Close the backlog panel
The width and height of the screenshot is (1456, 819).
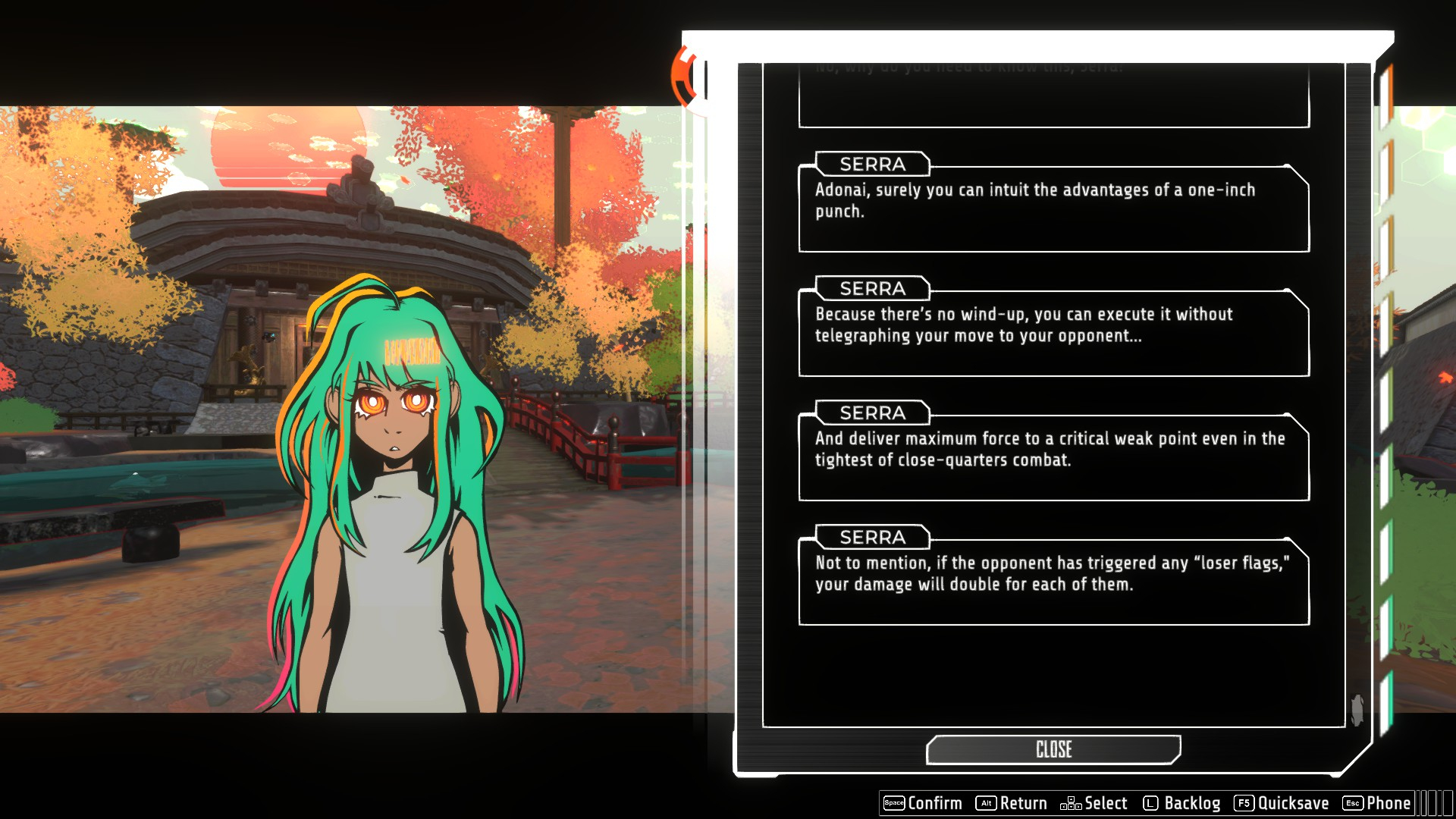pos(1053,749)
